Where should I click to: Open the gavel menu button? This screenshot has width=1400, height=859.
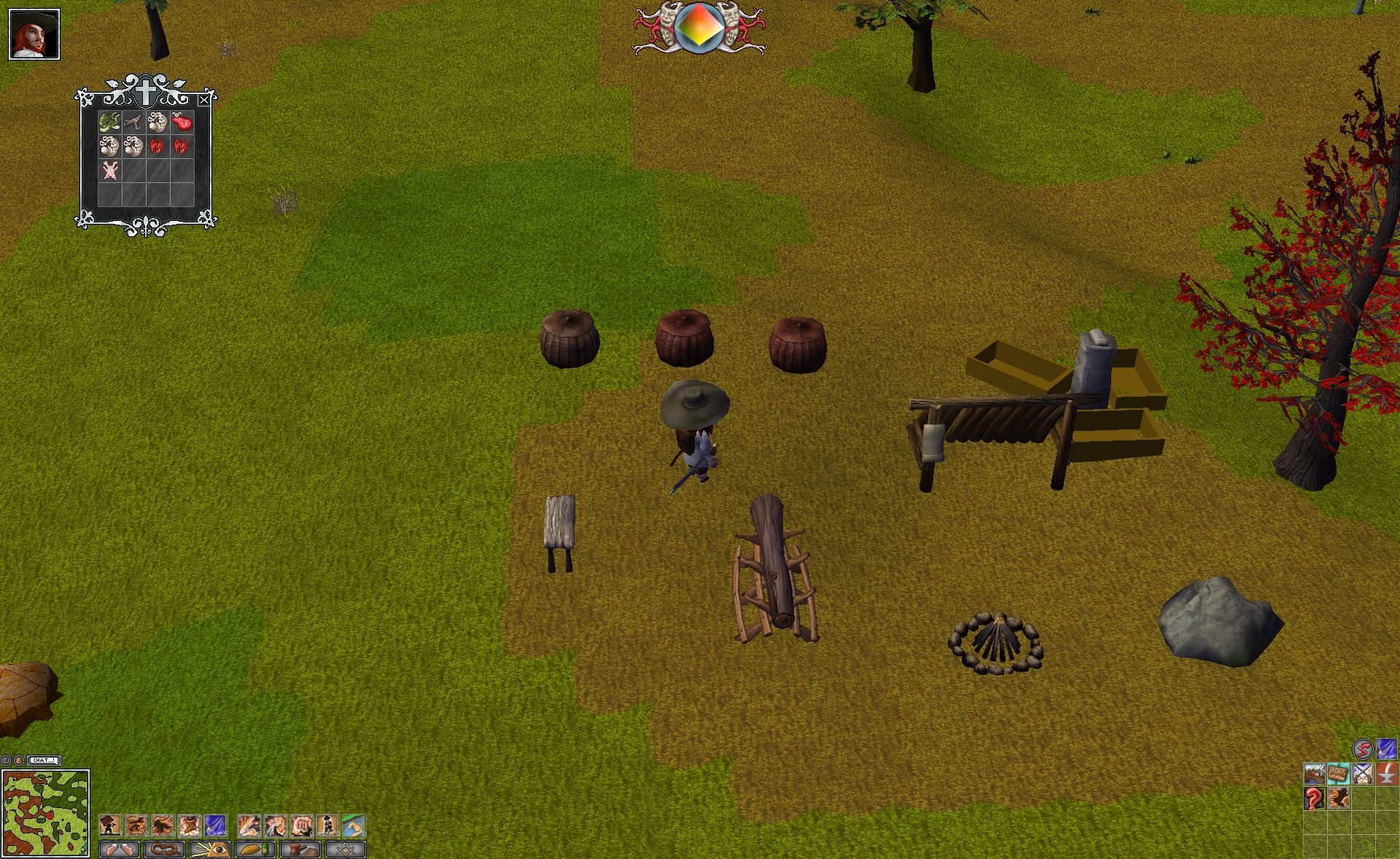pyautogui.click(x=300, y=850)
